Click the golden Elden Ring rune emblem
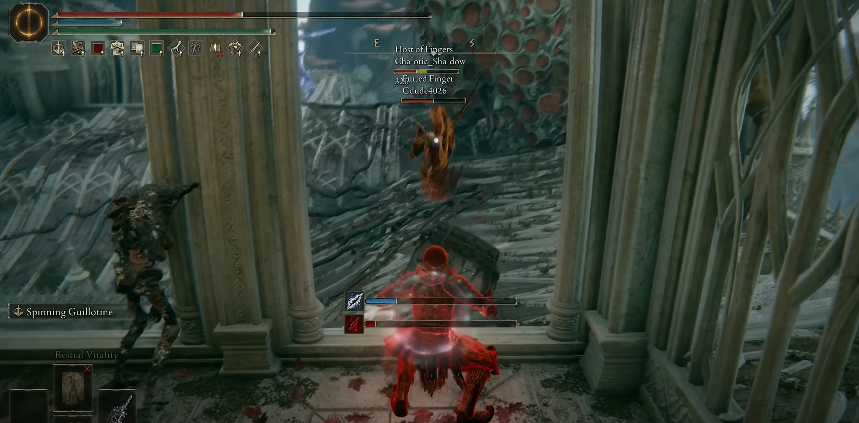859x423 pixels. click(29, 21)
